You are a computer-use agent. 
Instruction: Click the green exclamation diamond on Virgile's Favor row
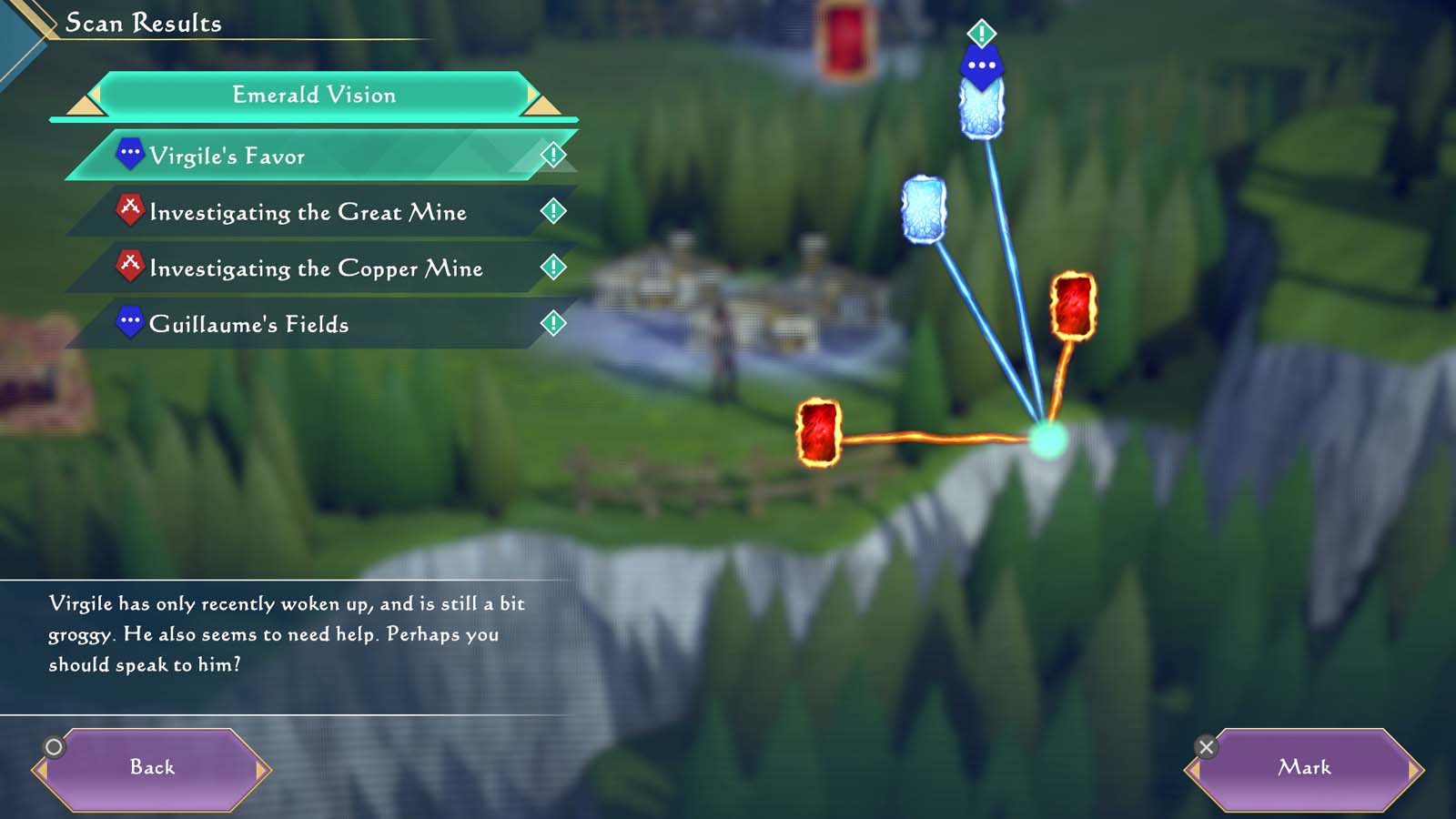coord(552,154)
